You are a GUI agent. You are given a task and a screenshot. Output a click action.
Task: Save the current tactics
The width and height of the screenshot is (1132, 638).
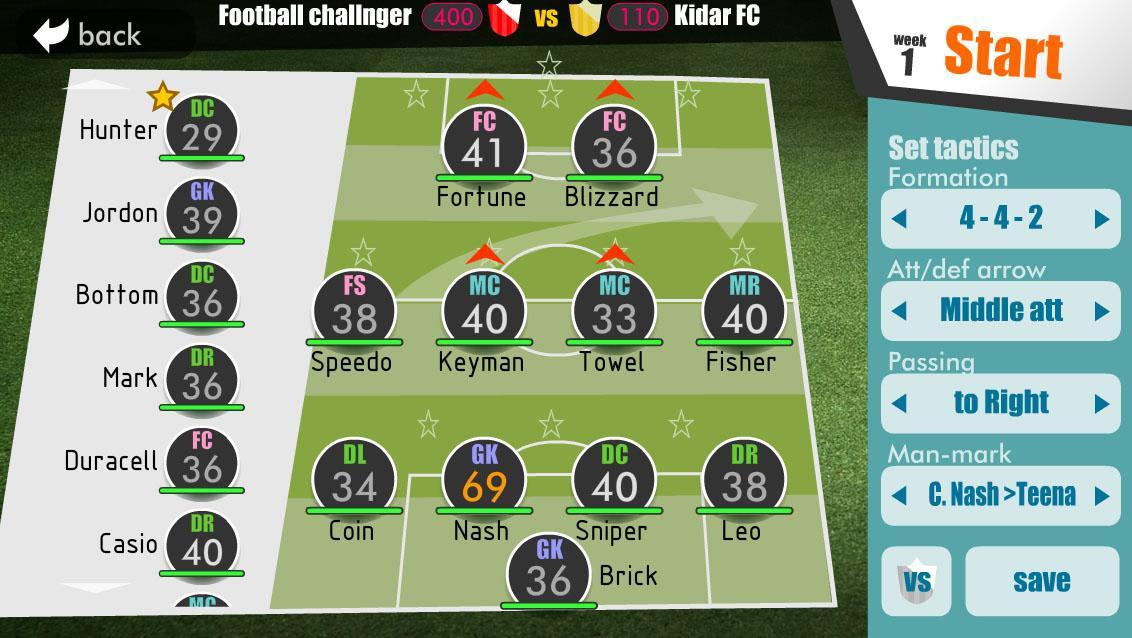pyautogui.click(x=1041, y=581)
